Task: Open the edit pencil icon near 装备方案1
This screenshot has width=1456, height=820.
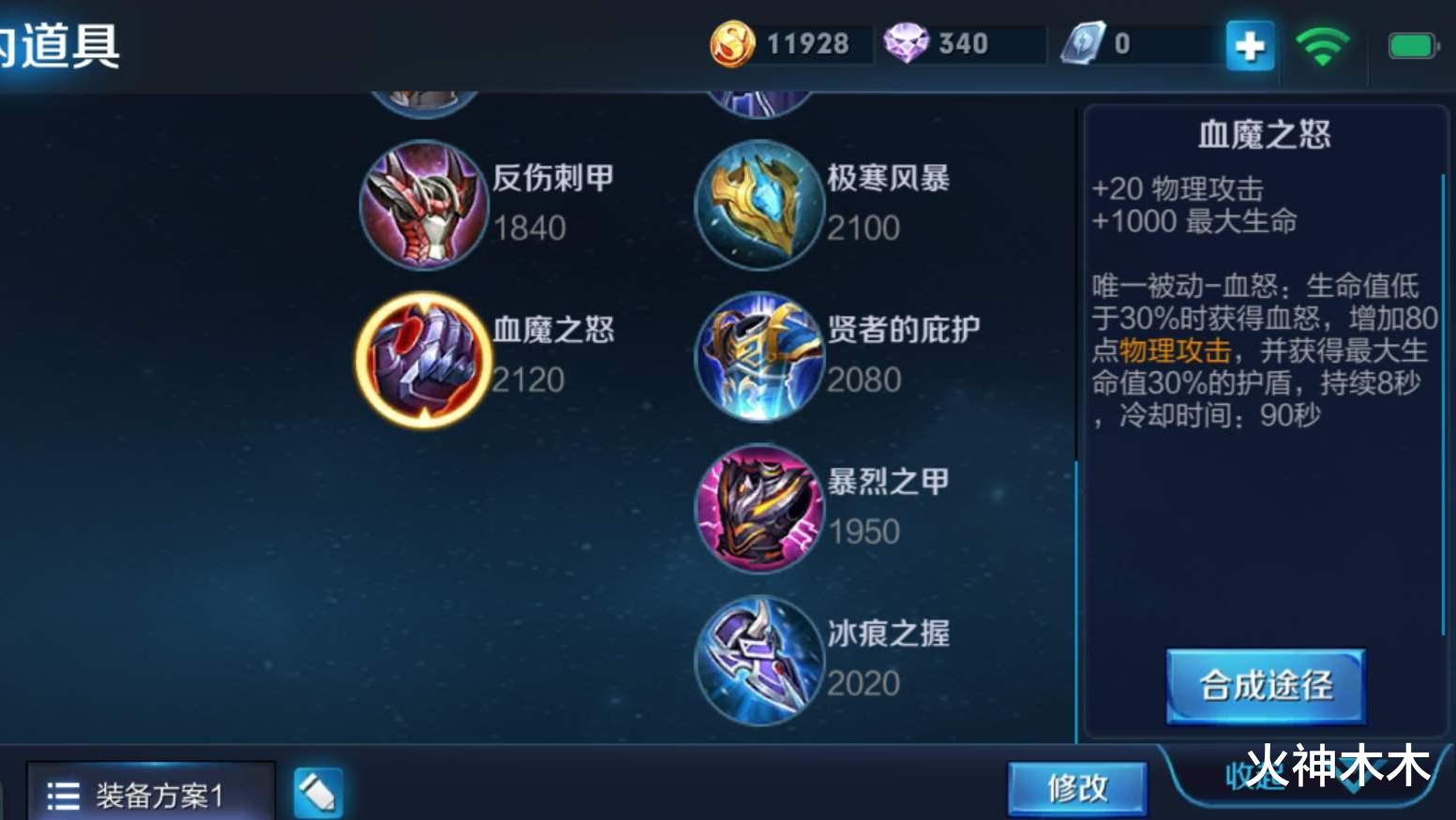Action: point(317,790)
